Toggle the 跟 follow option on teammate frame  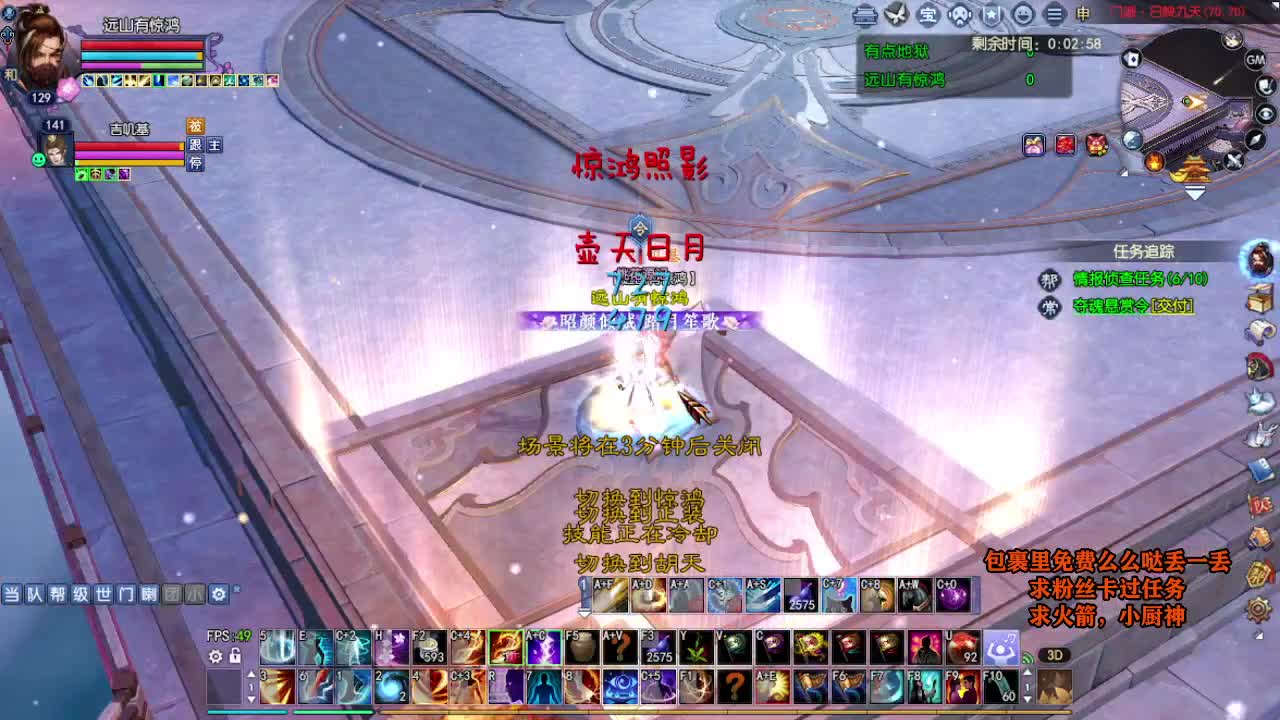pyautogui.click(x=195, y=147)
